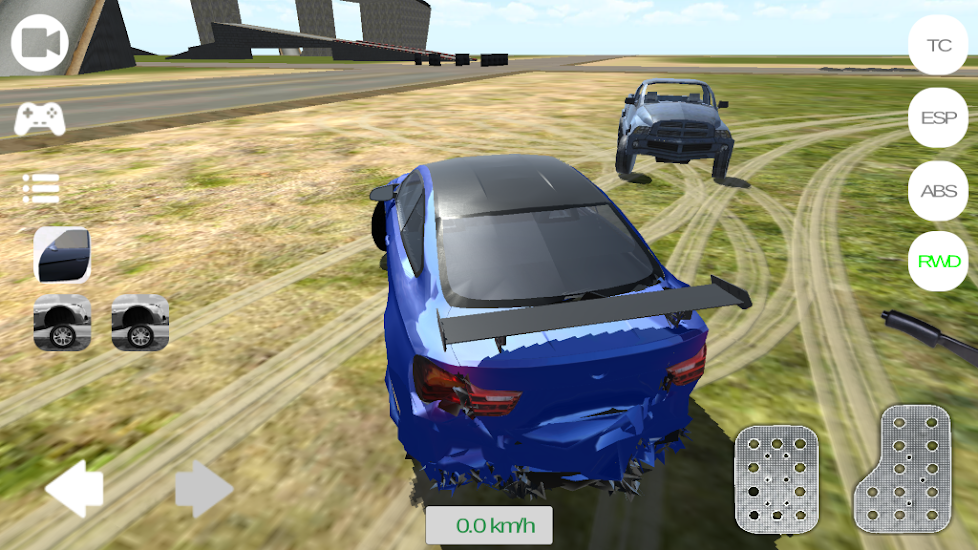Tap the accelerator pedal
This screenshot has height=550, width=978.
[x=902, y=468]
